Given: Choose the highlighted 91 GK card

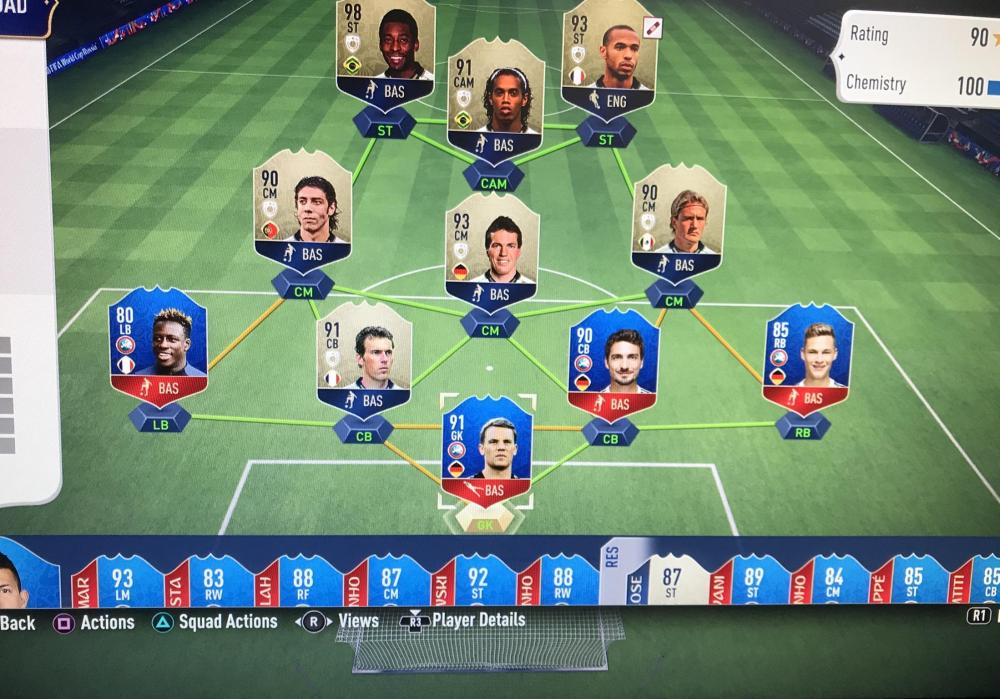Looking at the screenshot, I should pyautogui.click(x=487, y=451).
